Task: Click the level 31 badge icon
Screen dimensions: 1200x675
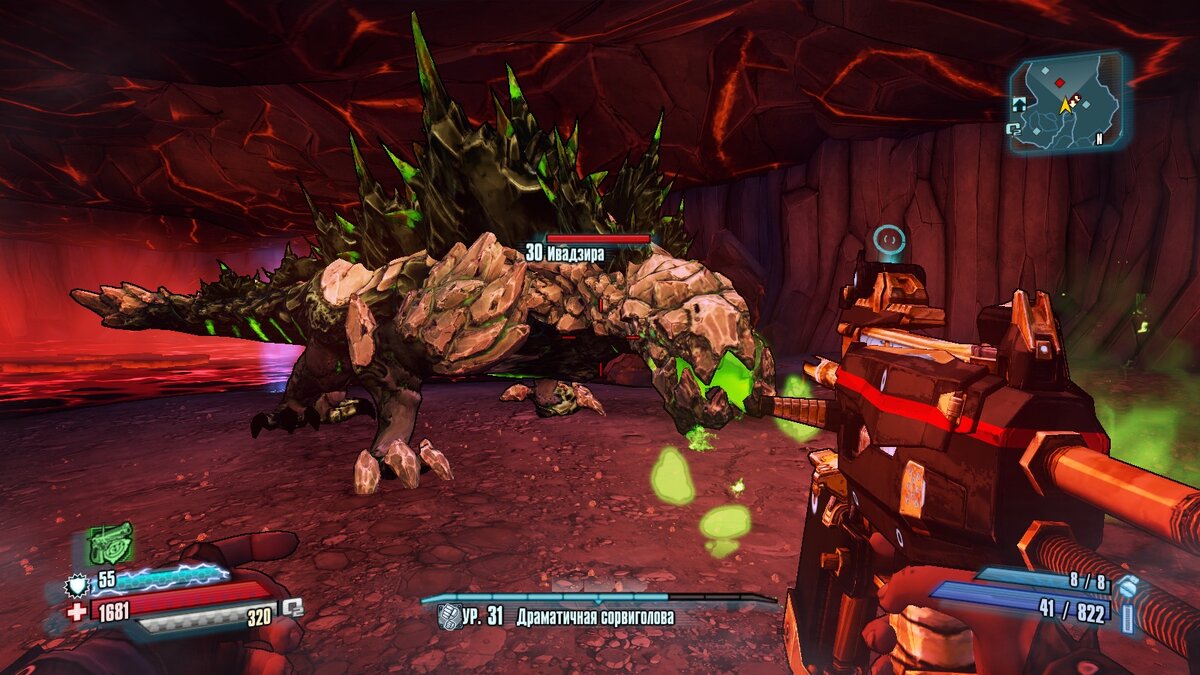Action: [449, 617]
